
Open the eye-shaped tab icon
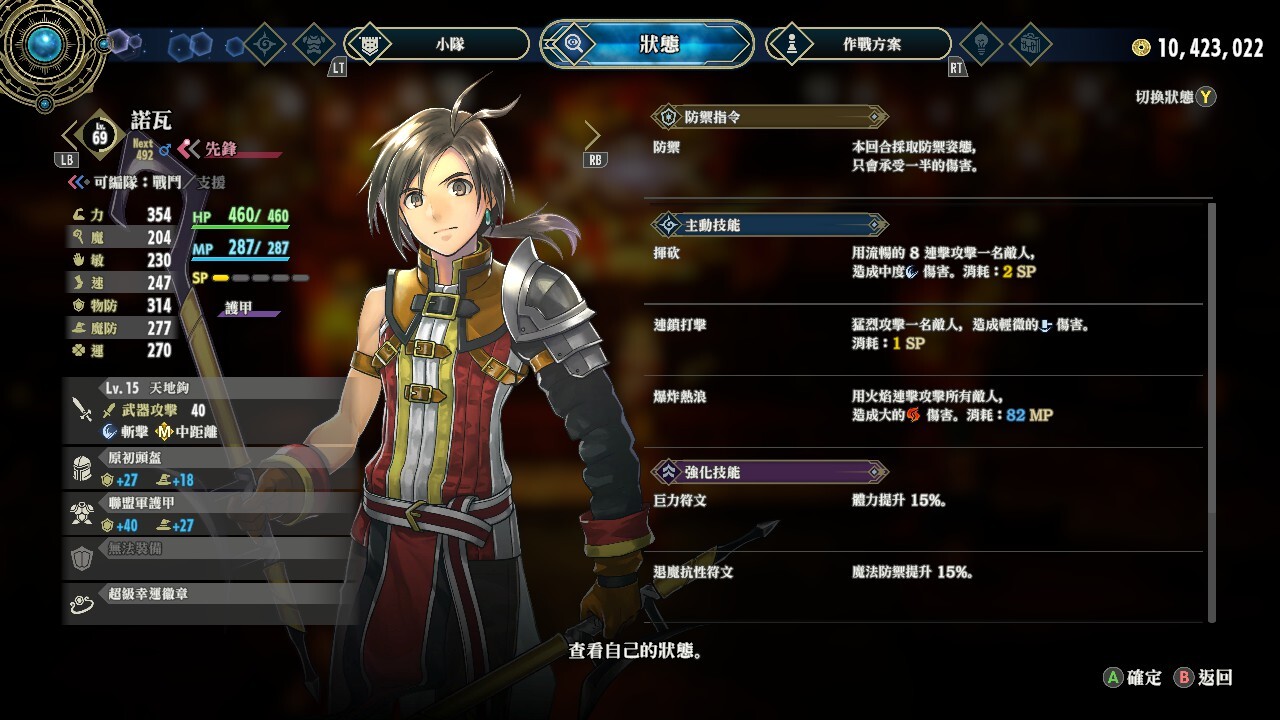[x=266, y=44]
